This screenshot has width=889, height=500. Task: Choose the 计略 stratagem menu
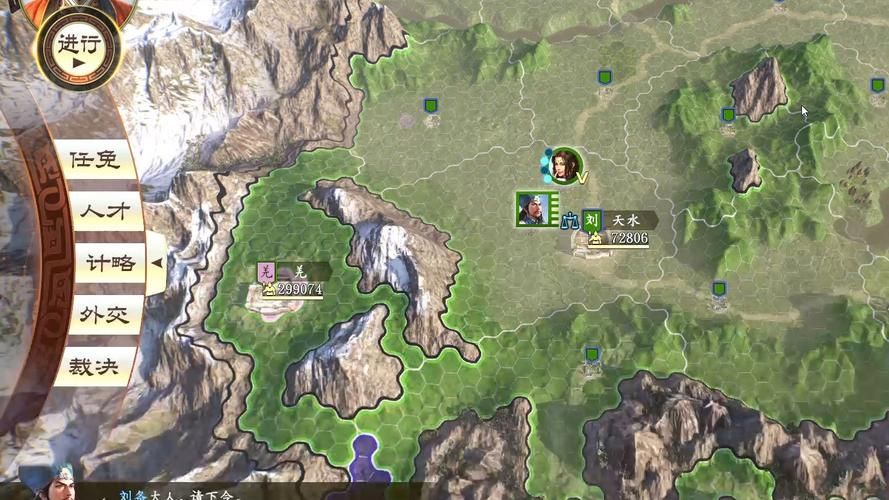click(110, 263)
